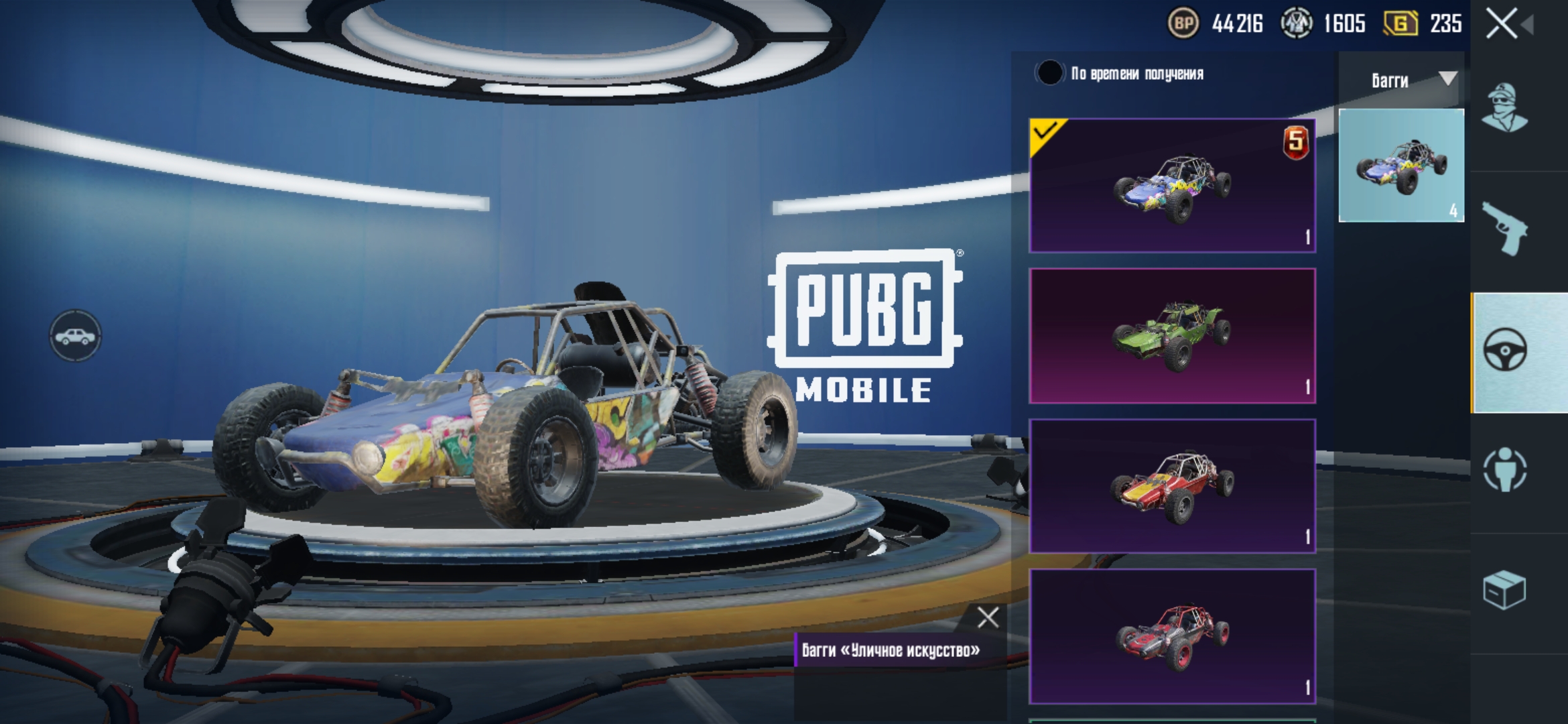
Task: Switch to the emotes figure tab
Action: [x=1505, y=469]
